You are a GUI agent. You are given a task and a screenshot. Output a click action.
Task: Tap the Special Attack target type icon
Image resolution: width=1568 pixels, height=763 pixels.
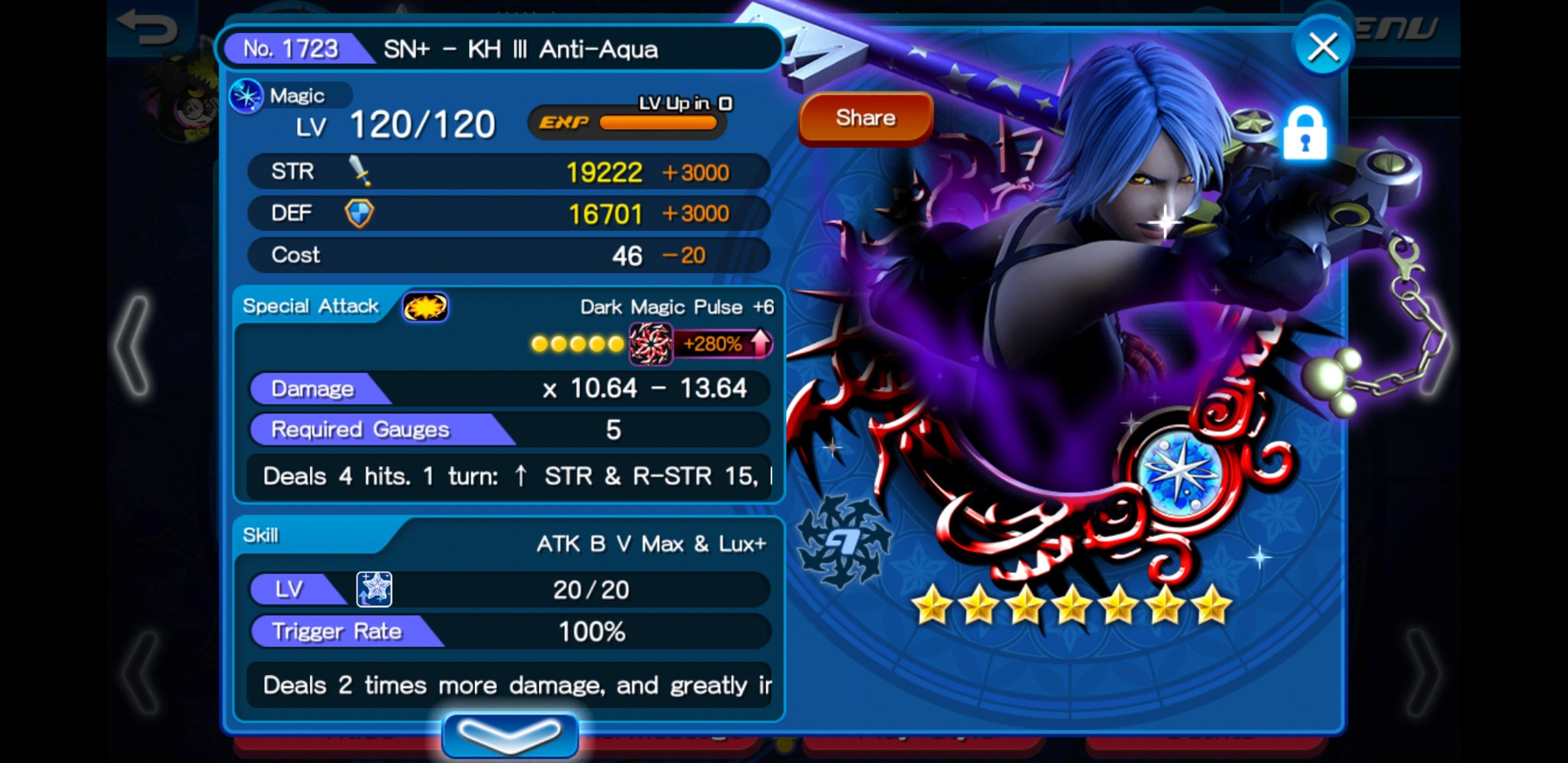tap(425, 307)
